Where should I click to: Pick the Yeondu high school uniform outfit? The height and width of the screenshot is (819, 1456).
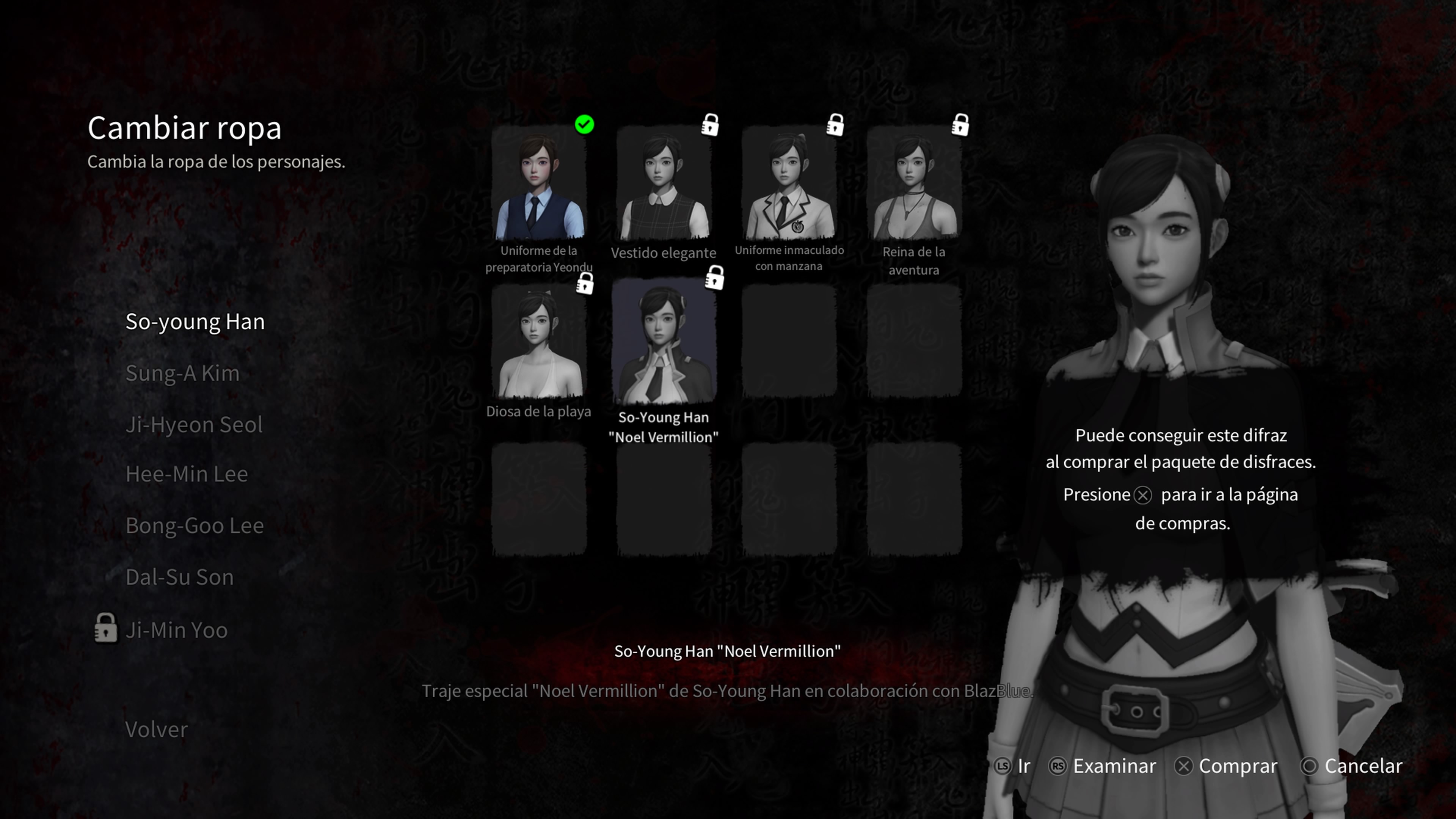click(x=539, y=187)
